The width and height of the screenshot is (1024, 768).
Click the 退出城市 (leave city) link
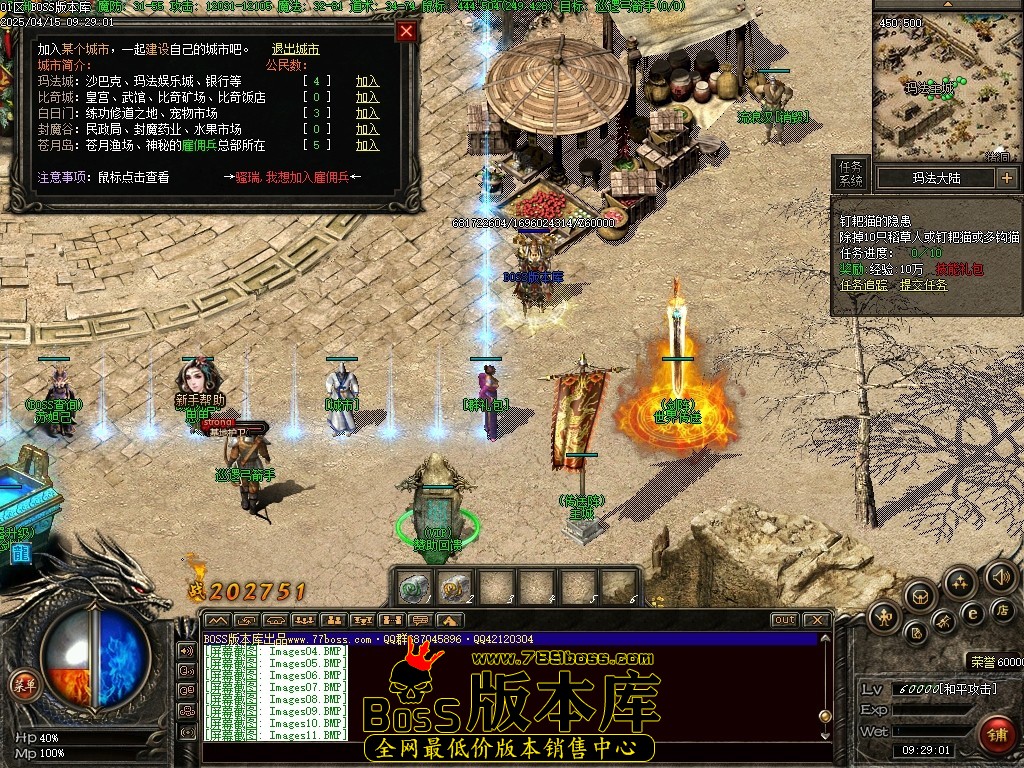[x=295, y=49]
